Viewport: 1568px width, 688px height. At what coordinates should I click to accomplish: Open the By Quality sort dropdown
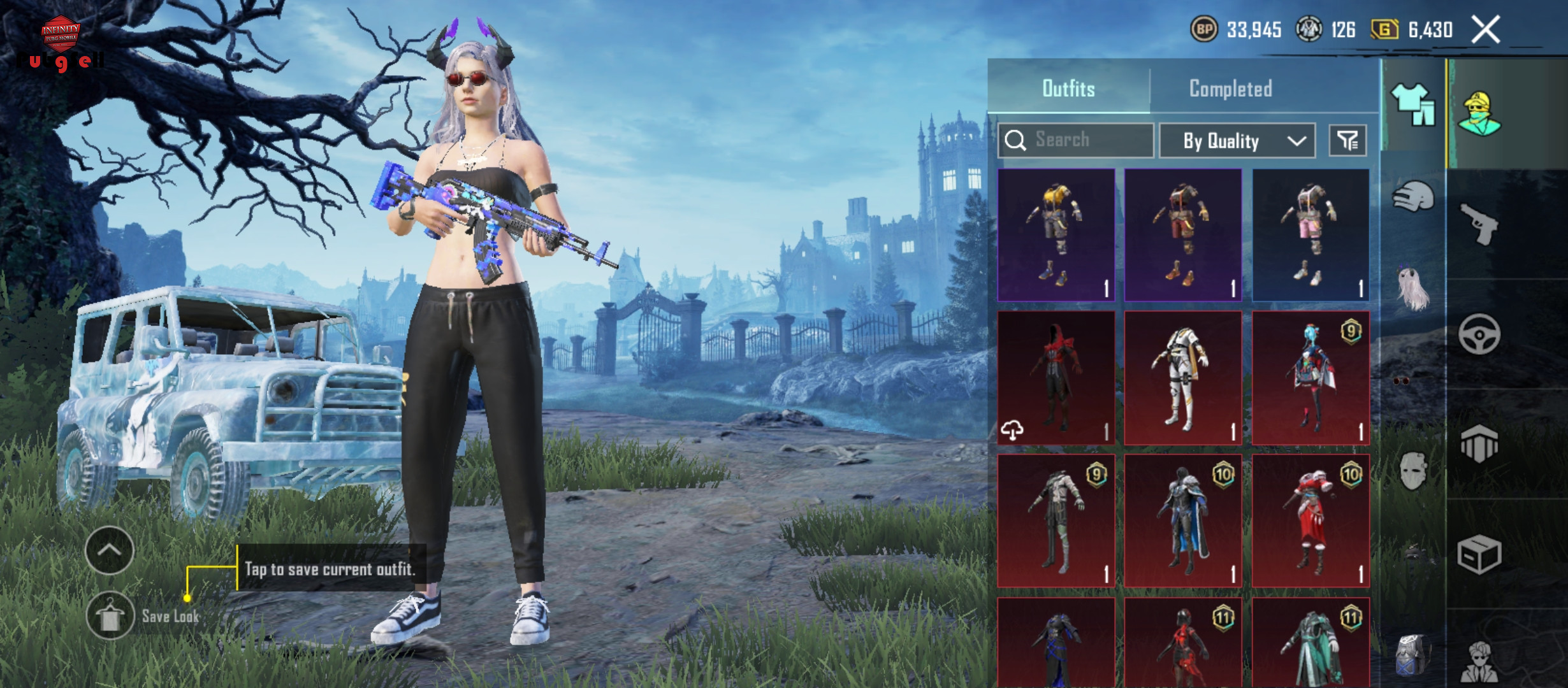click(1237, 140)
